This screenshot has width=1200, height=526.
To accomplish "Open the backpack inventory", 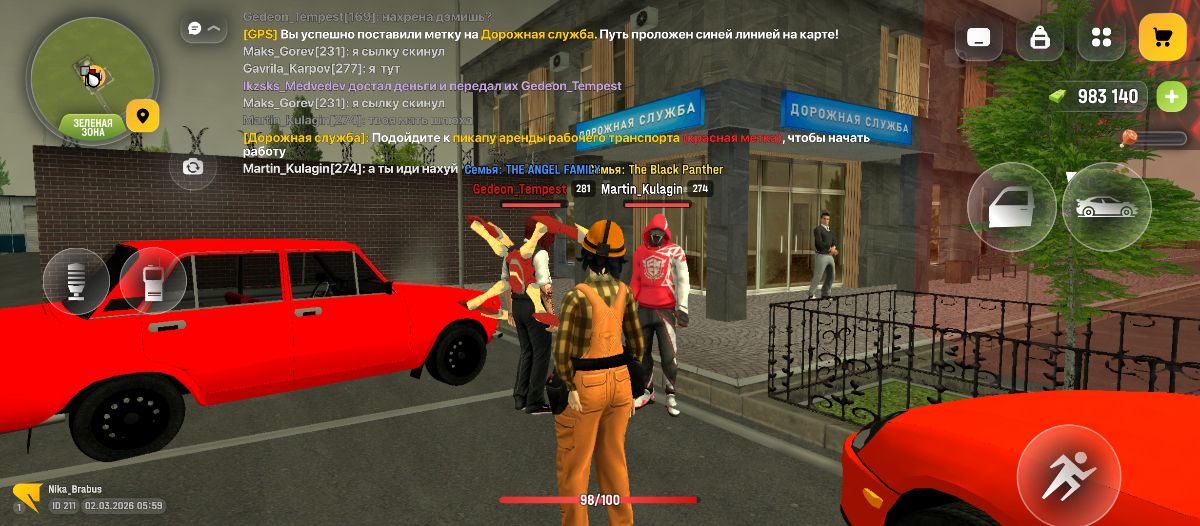I will 1040,38.
